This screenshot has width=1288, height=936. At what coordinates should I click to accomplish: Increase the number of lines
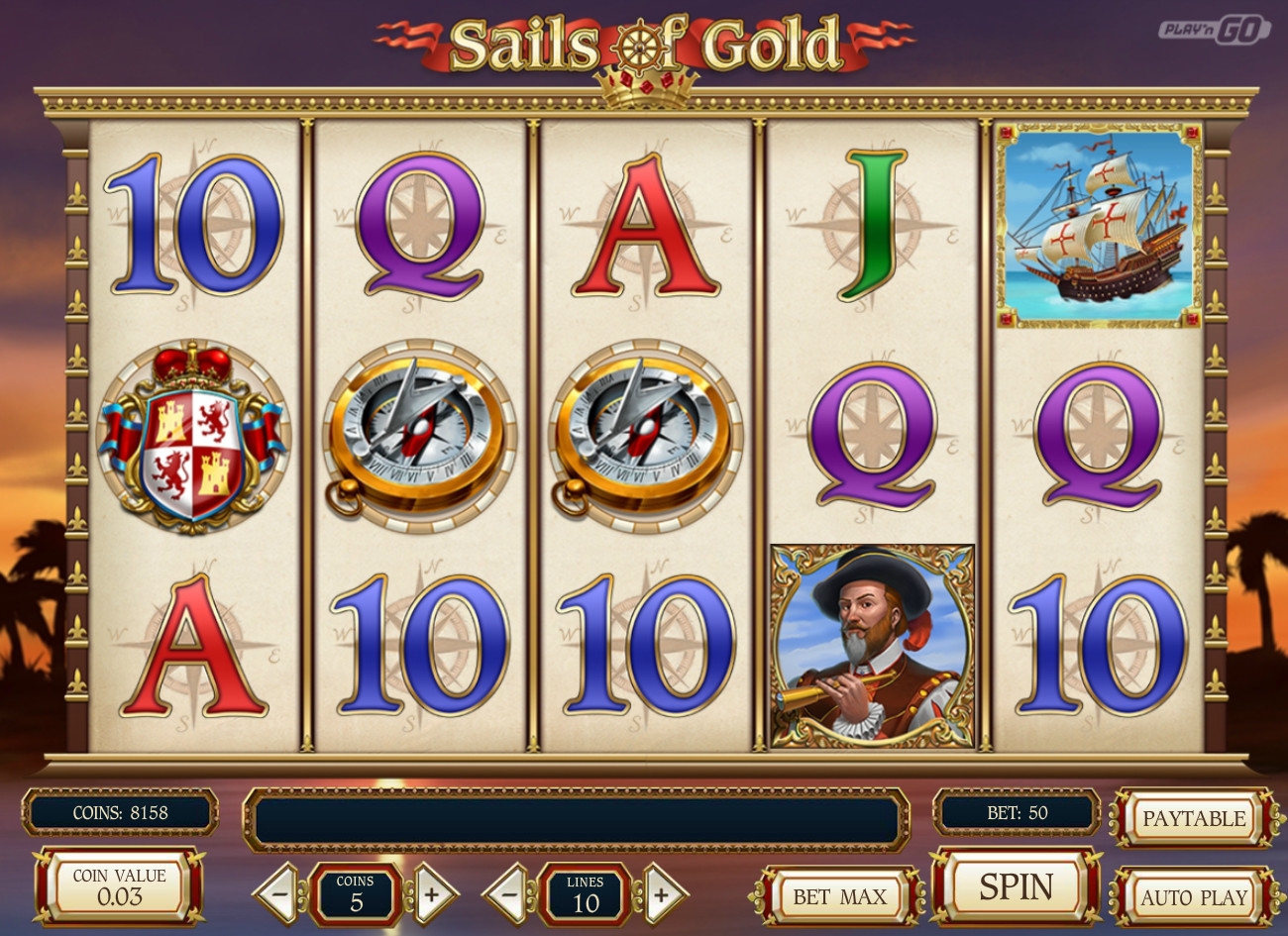coord(660,893)
